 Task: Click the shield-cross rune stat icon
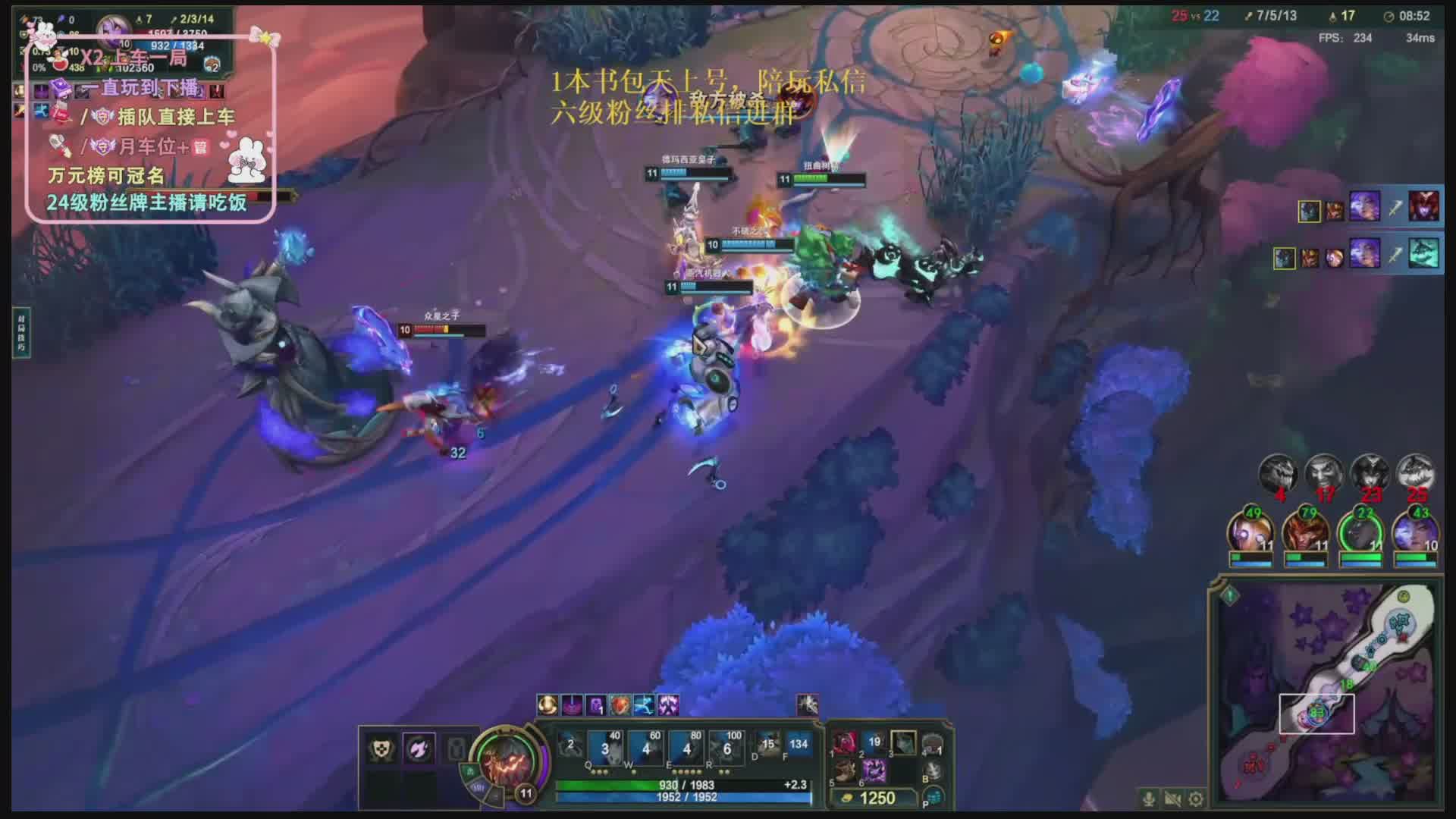381,749
